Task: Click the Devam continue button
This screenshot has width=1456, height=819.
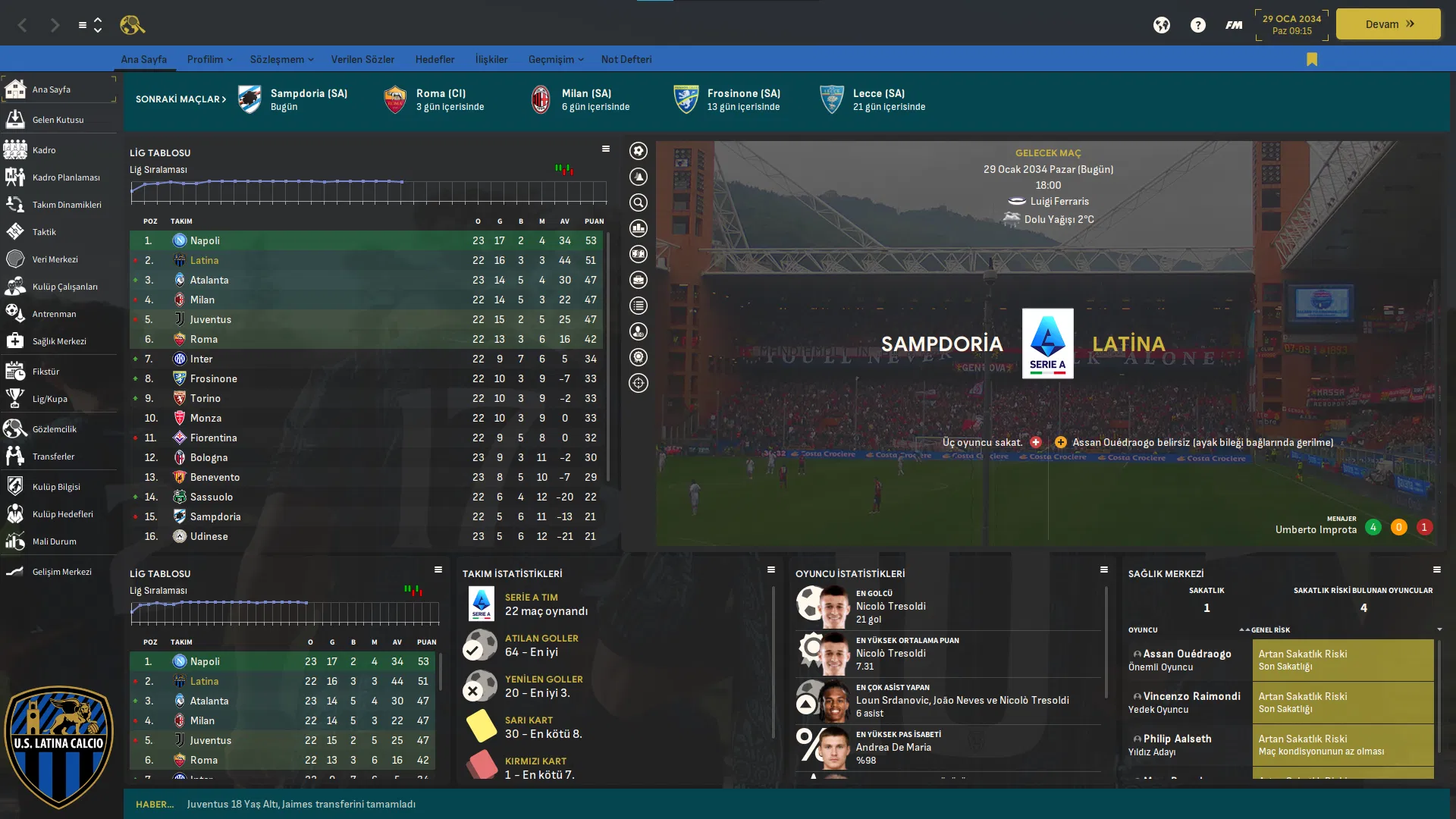Action: tap(1388, 24)
